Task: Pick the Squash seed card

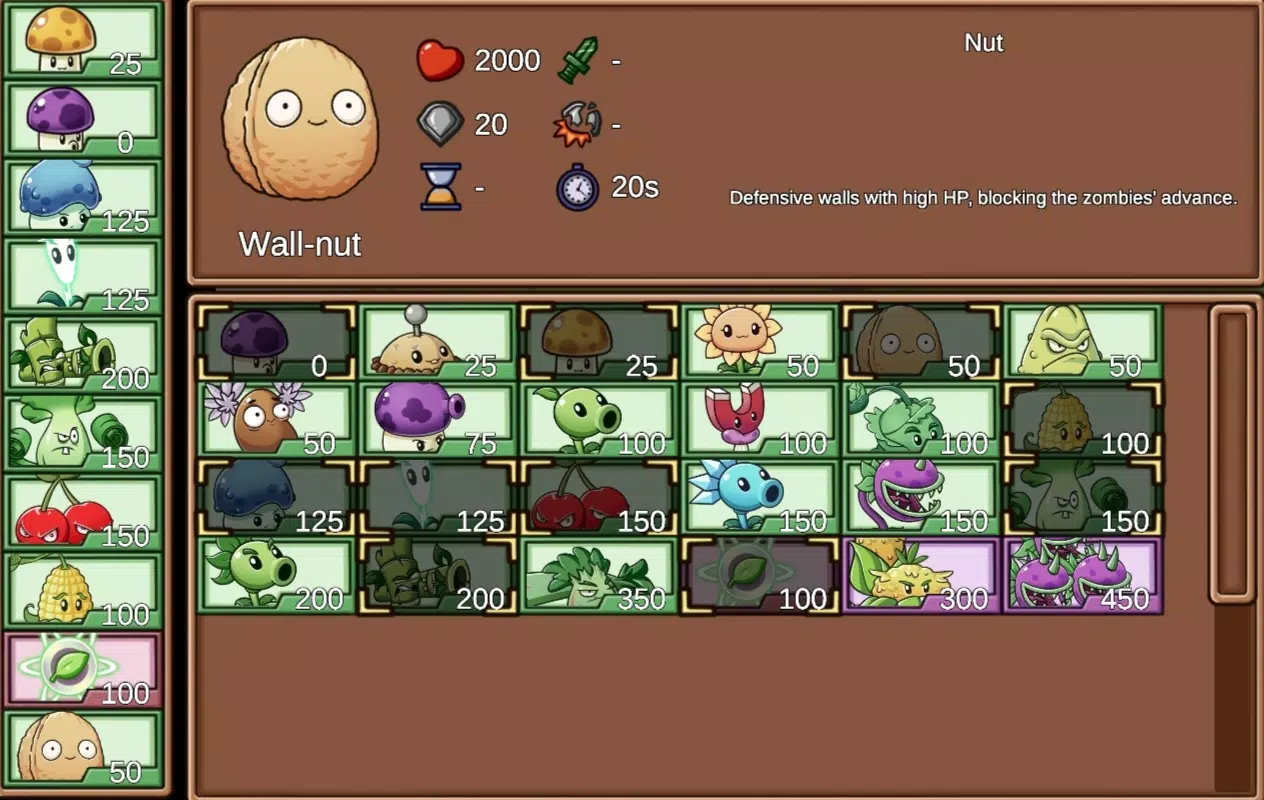Action: point(1082,342)
